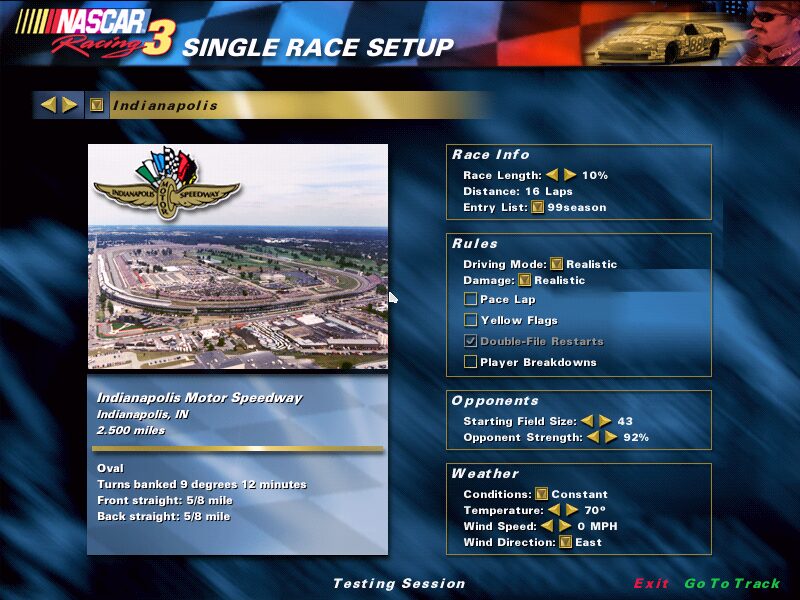Increase Race Length with the right arrow
Screen dimensions: 800x600
[570, 175]
